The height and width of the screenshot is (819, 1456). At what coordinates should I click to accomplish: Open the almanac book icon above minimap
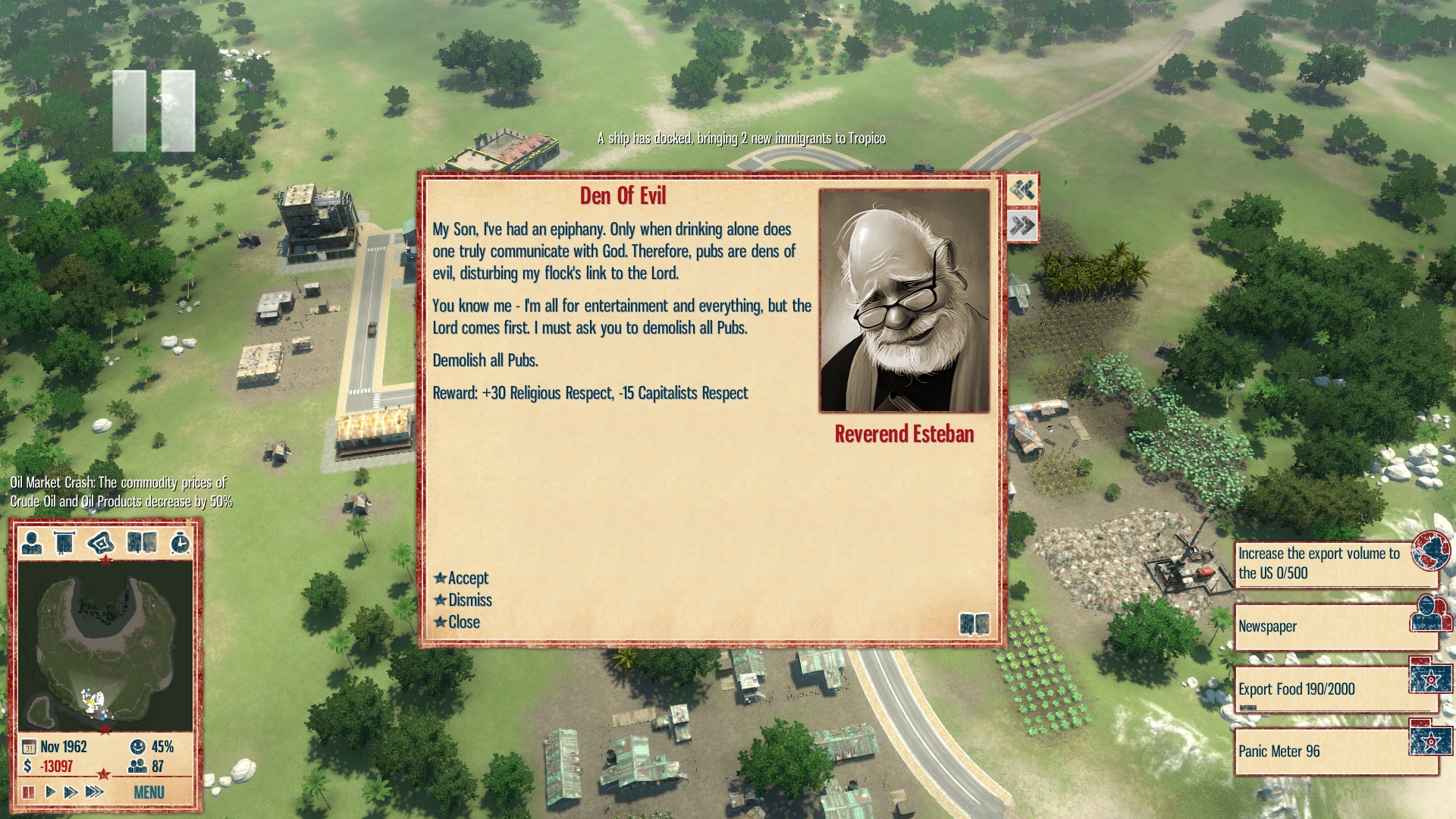point(142,543)
